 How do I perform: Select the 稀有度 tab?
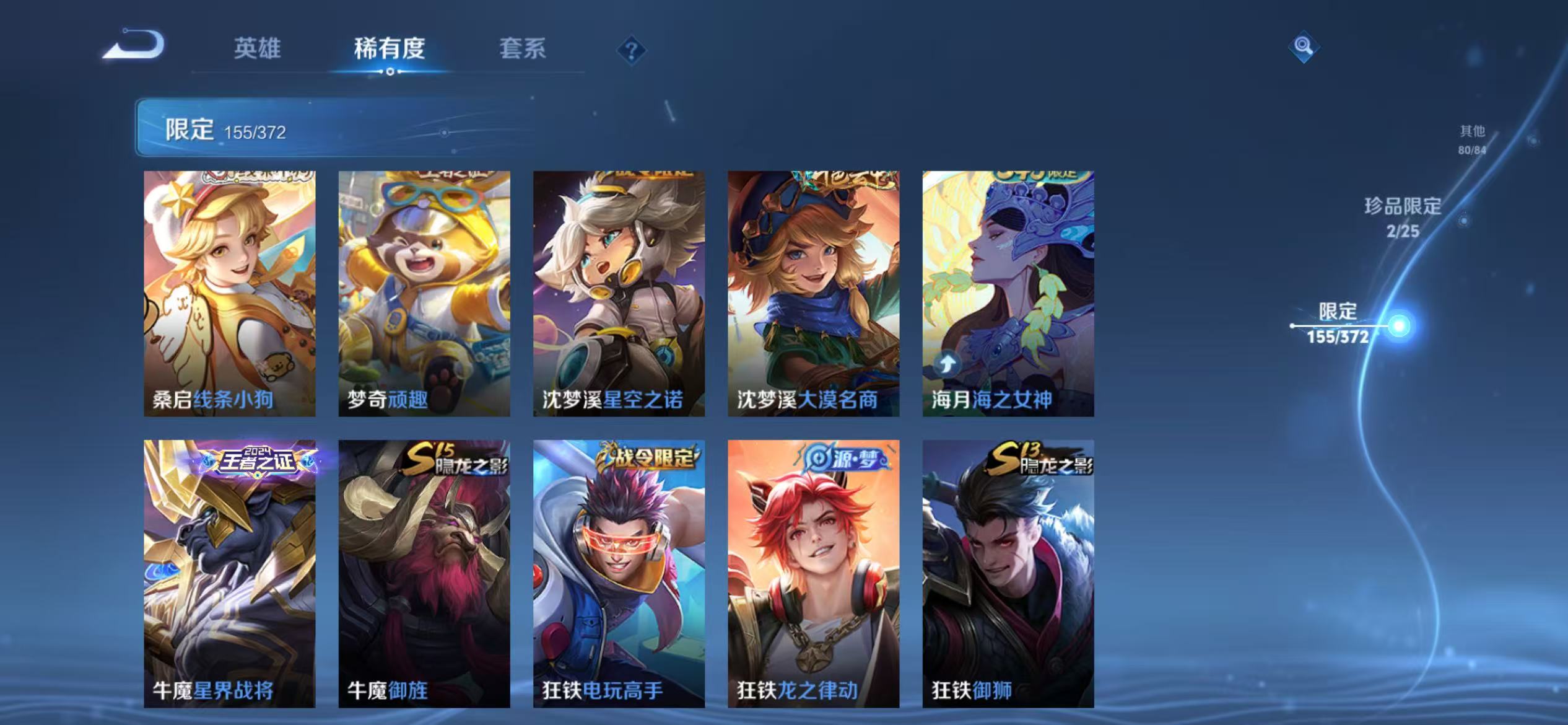click(x=390, y=50)
